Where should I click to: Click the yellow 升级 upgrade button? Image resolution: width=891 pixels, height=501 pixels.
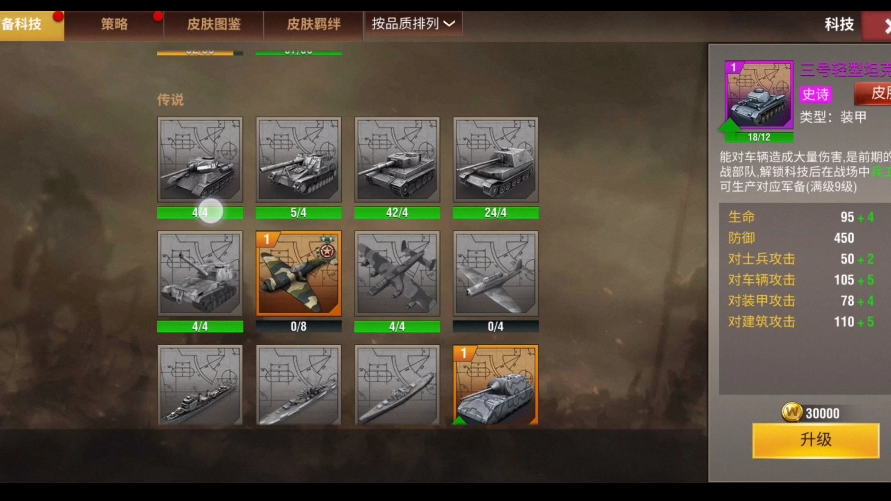(x=815, y=440)
